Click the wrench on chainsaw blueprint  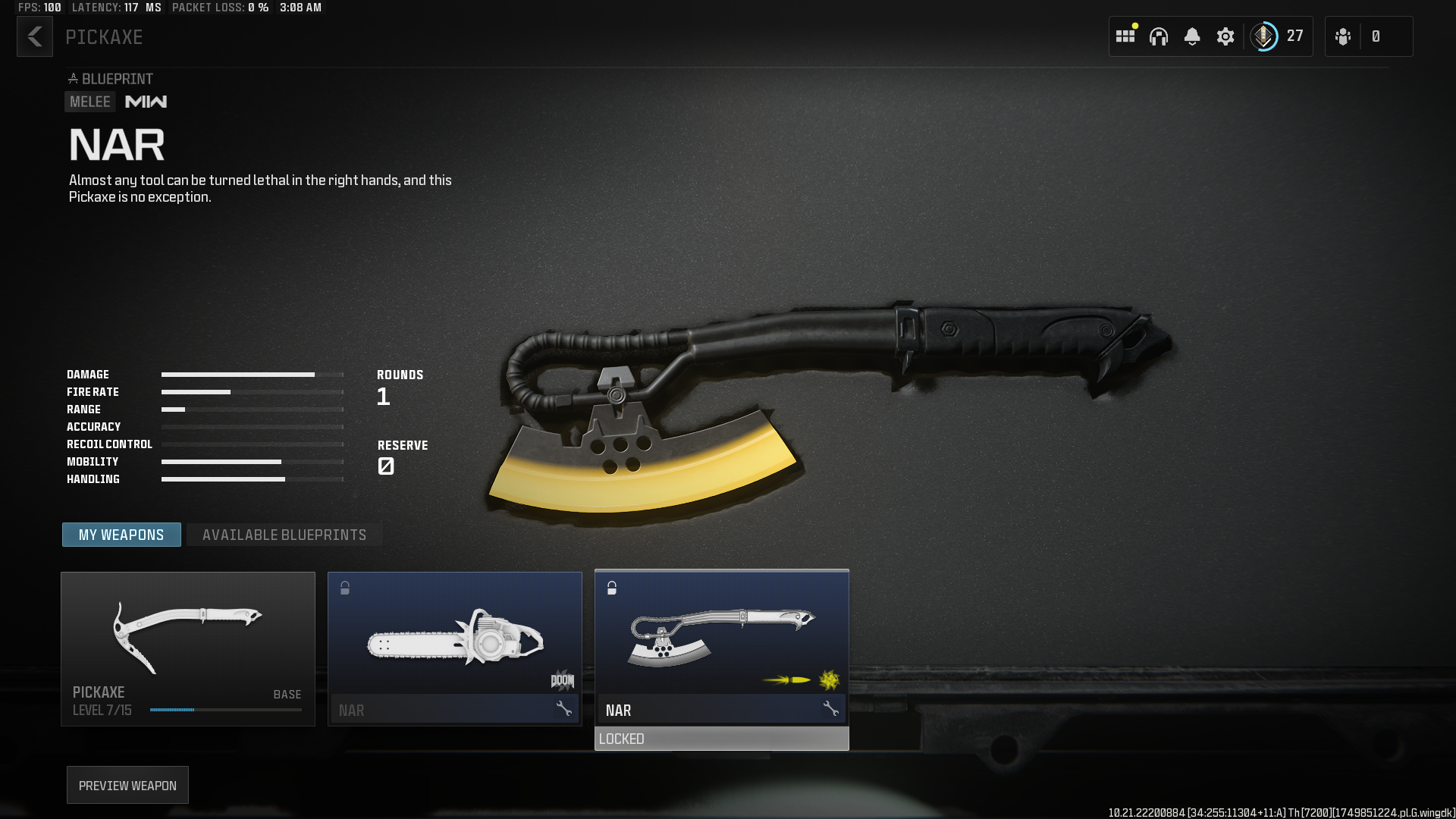coord(563,709)
